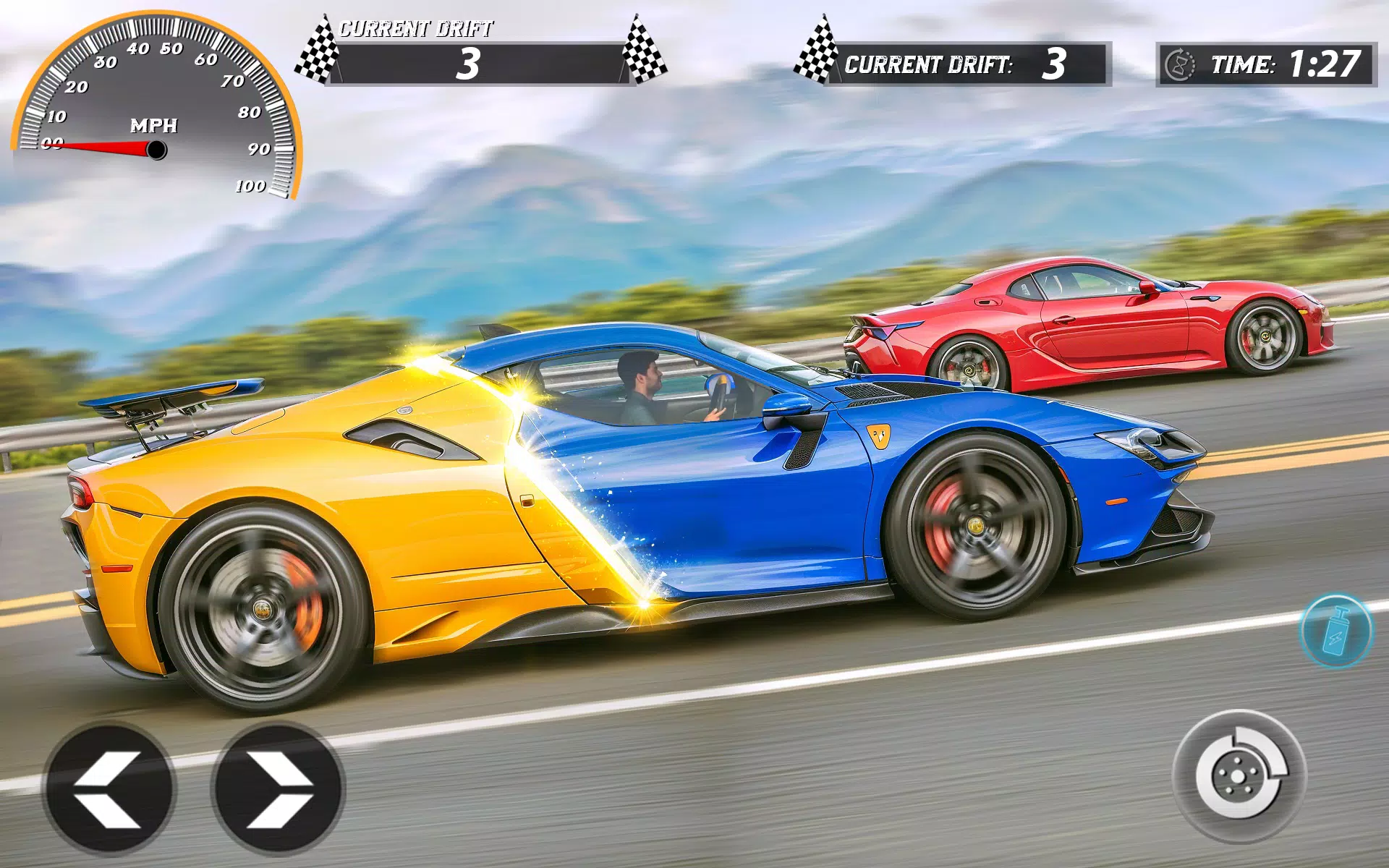Activate the blue nitro boost canister

[x=1335, y=631]
